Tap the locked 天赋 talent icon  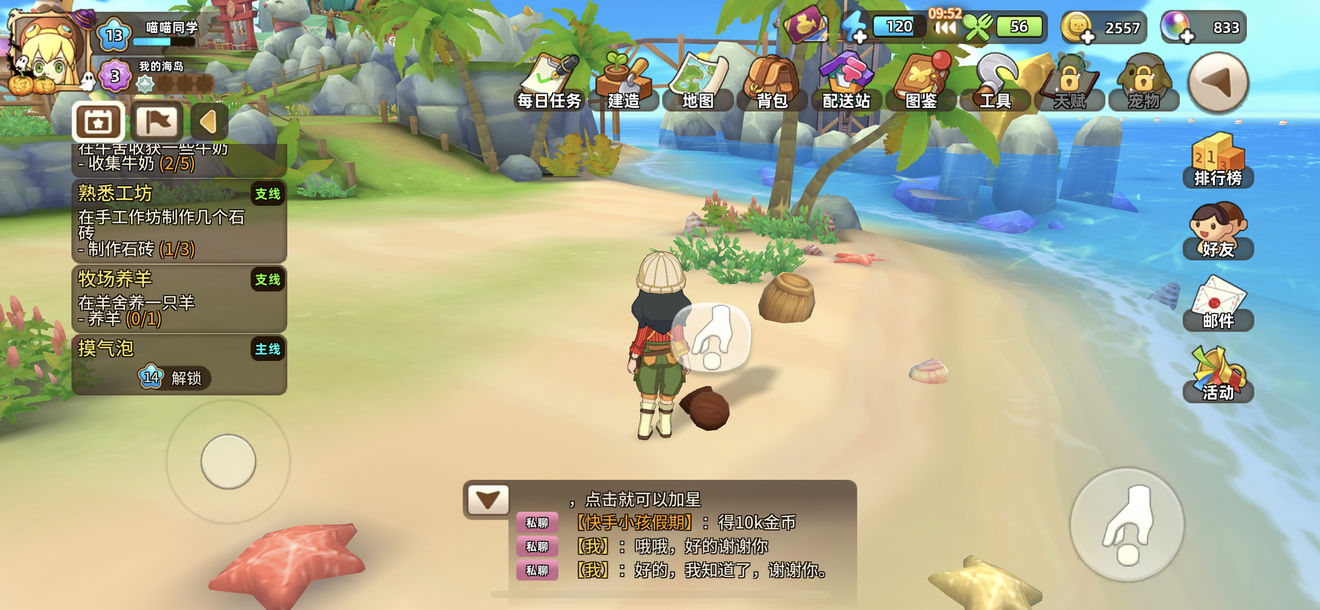[x=1069, y=82]
